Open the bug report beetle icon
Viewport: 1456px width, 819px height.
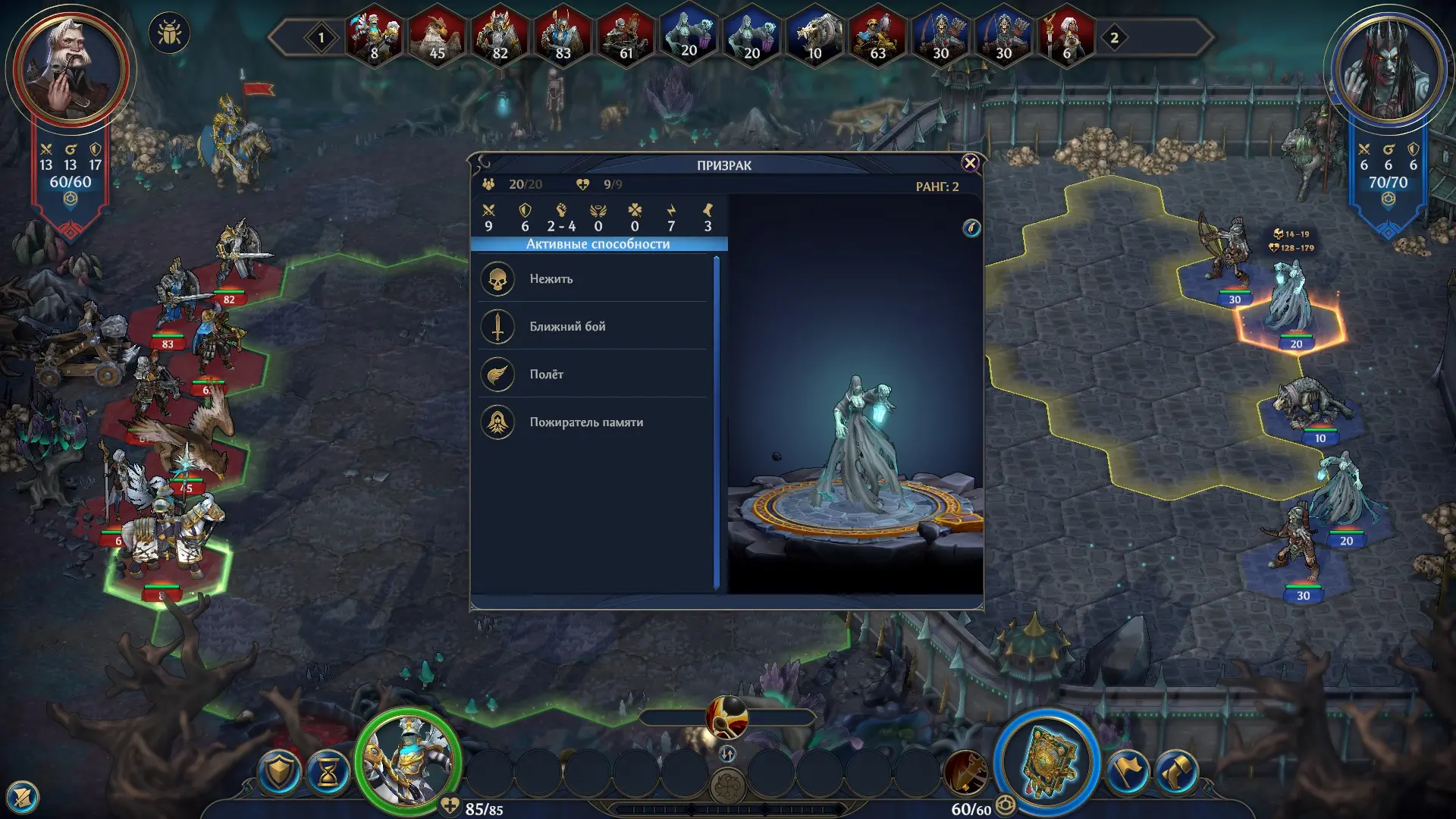point(169,34)
